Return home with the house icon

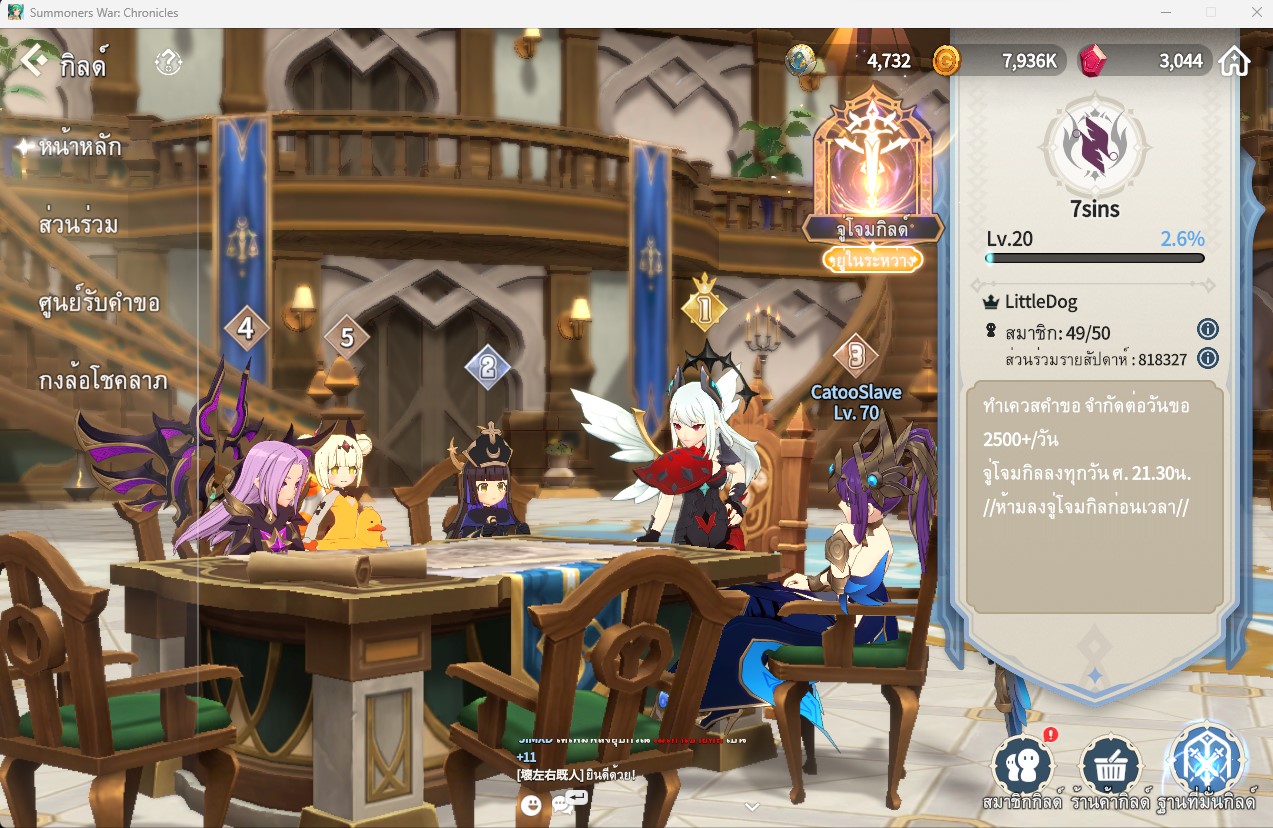tap(1235, 61)
